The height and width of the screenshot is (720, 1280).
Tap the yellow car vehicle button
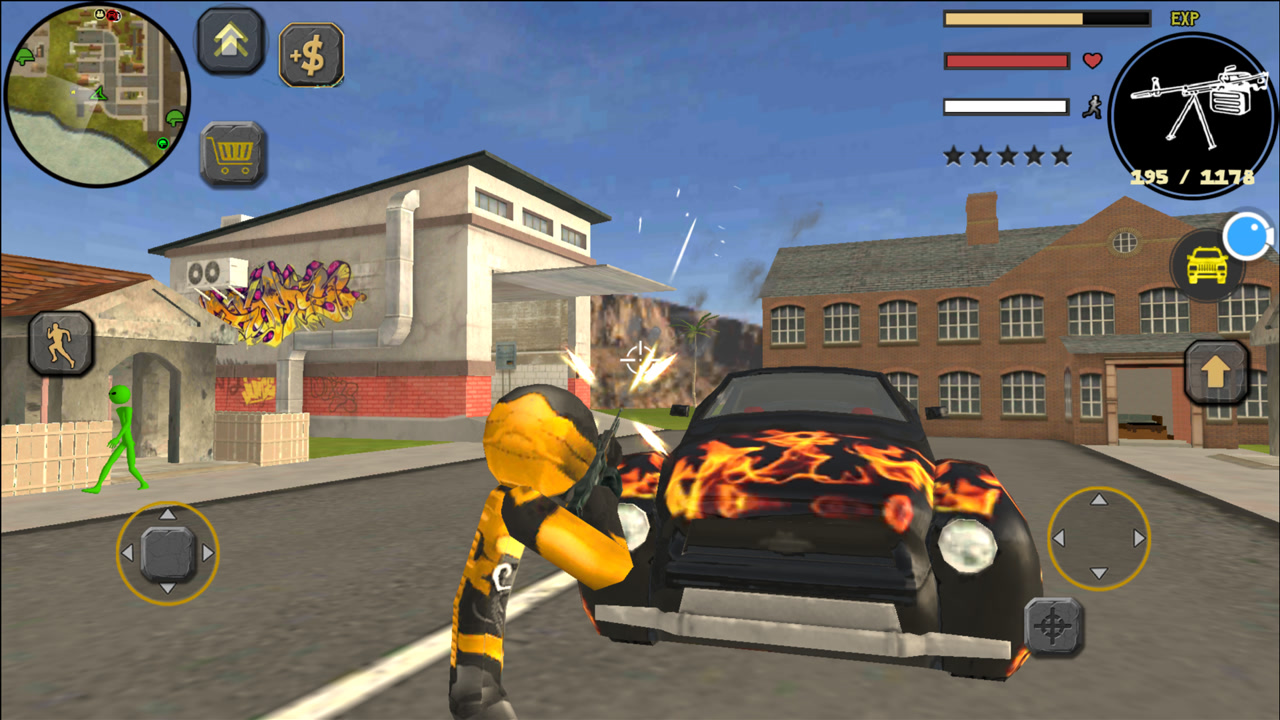point(1208,267)
